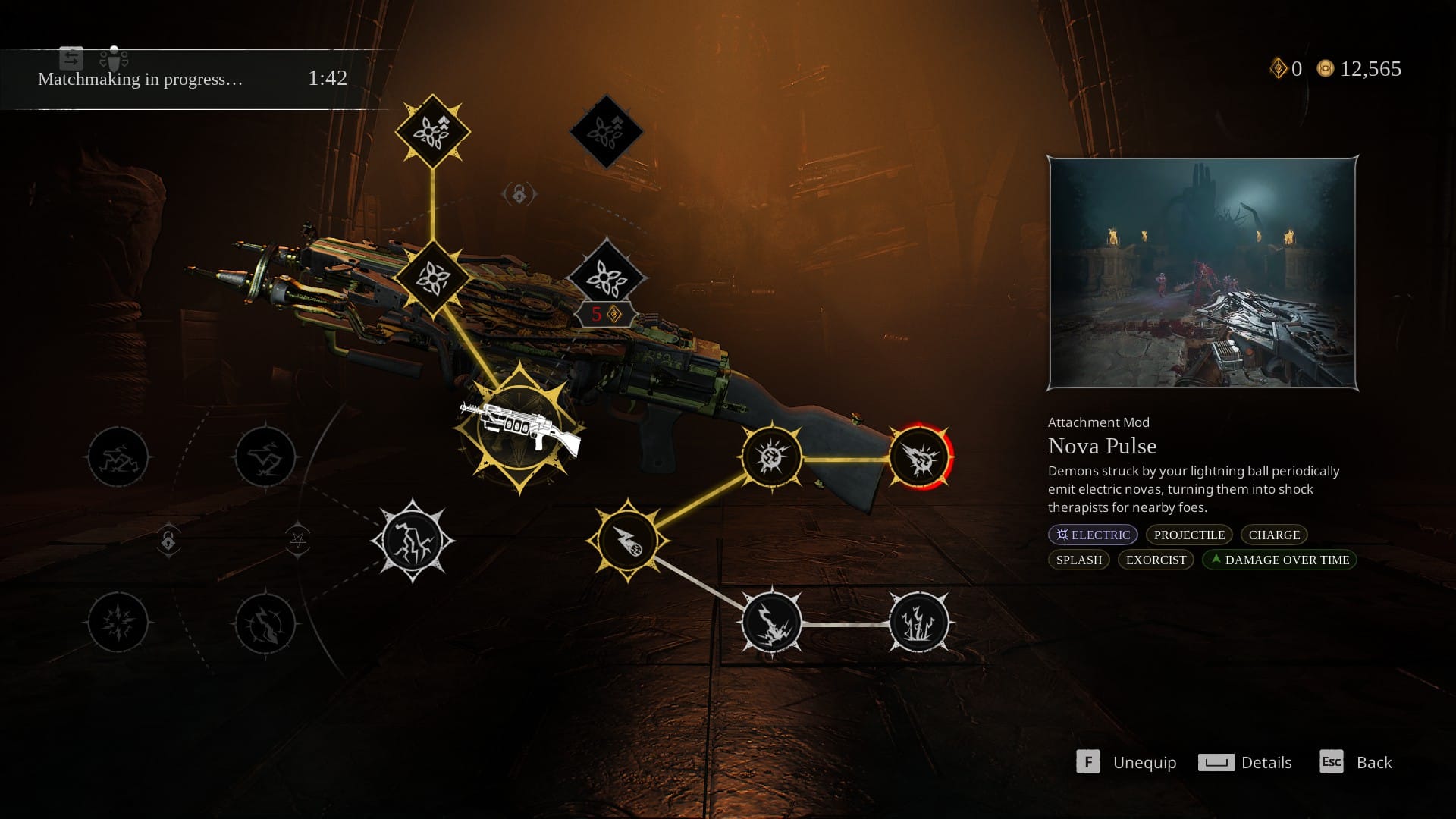The image size is (1456, 819).
Task: Open the Nova Pulse preview image
Action: [x=1202, y=273]
